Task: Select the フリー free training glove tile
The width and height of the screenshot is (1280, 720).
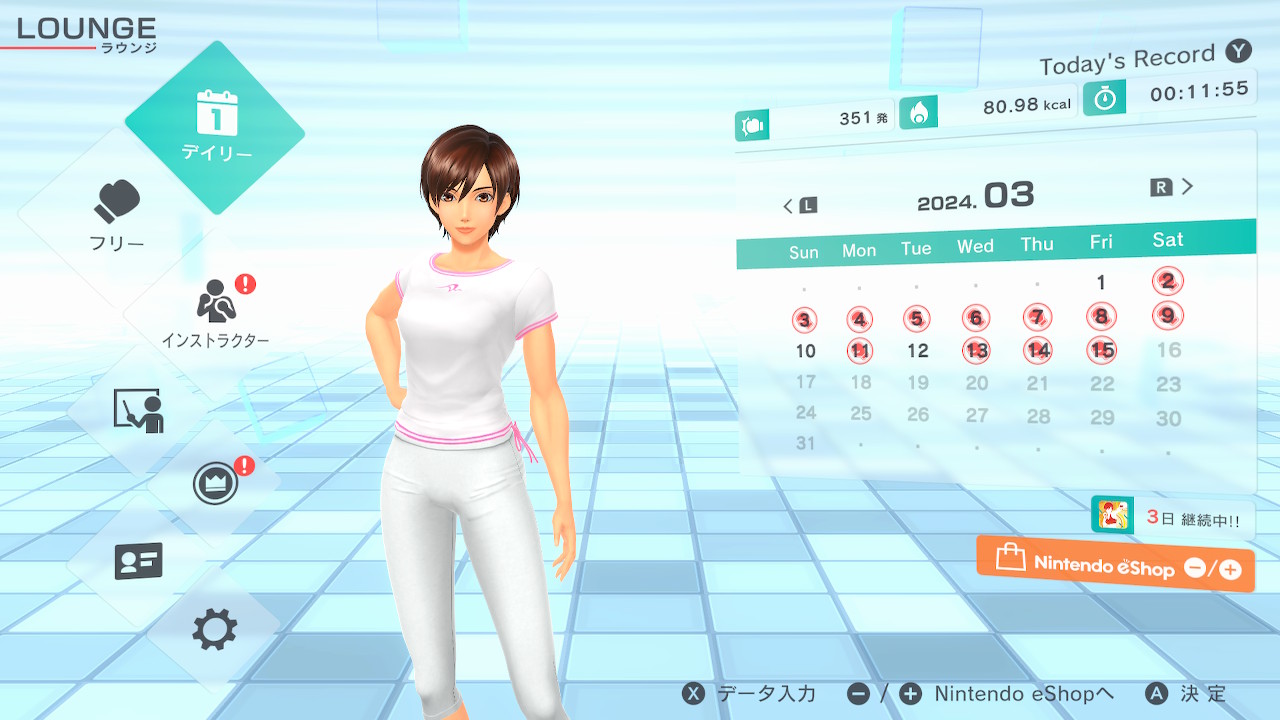Action: (118, 213)
